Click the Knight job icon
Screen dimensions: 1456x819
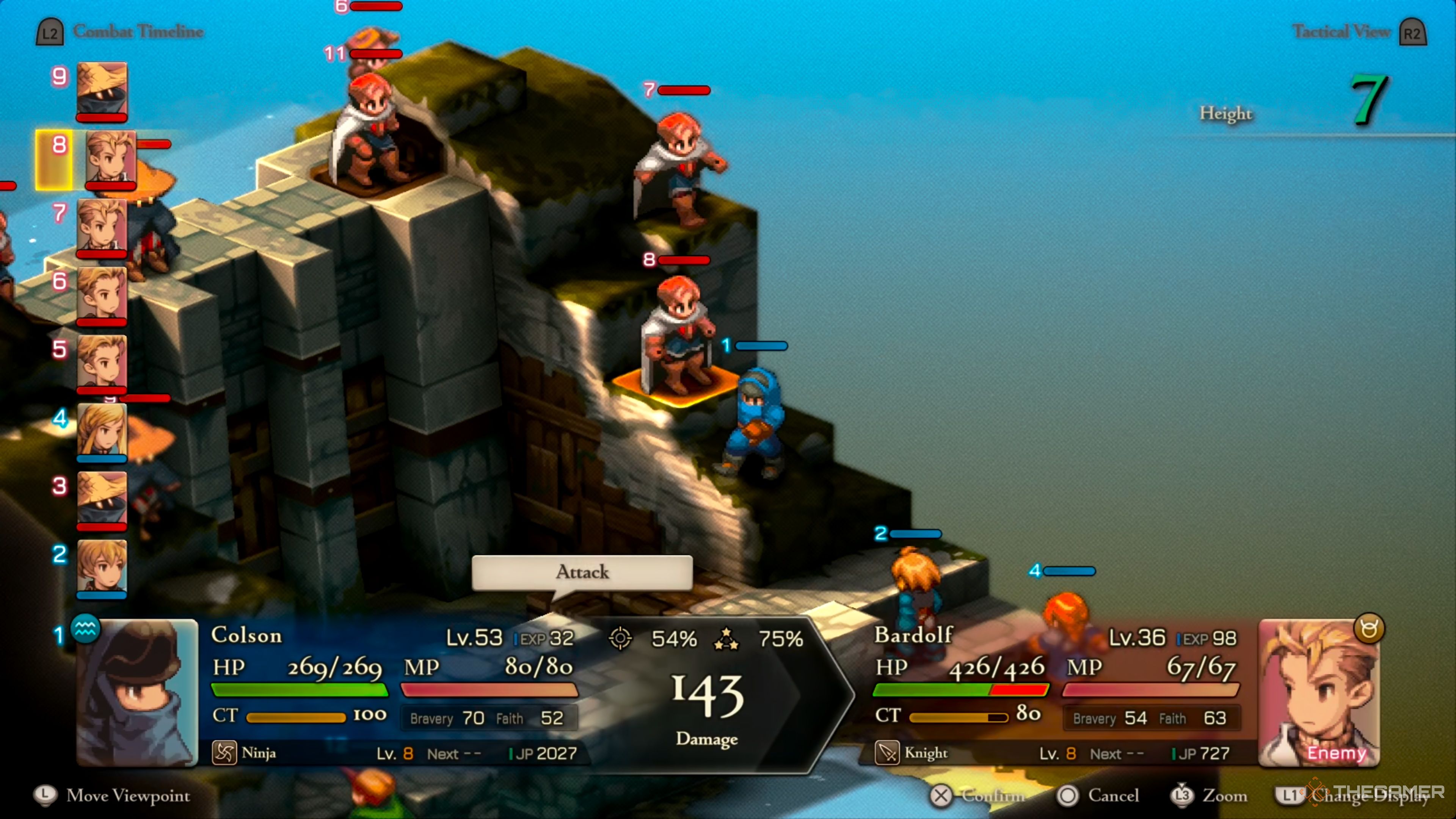887,753
